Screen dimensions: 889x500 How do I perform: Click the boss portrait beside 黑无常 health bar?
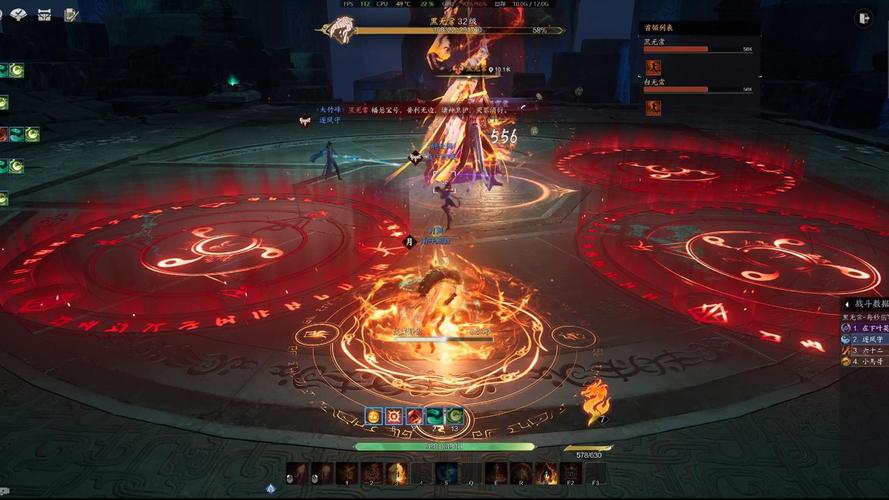click(336, 29)
